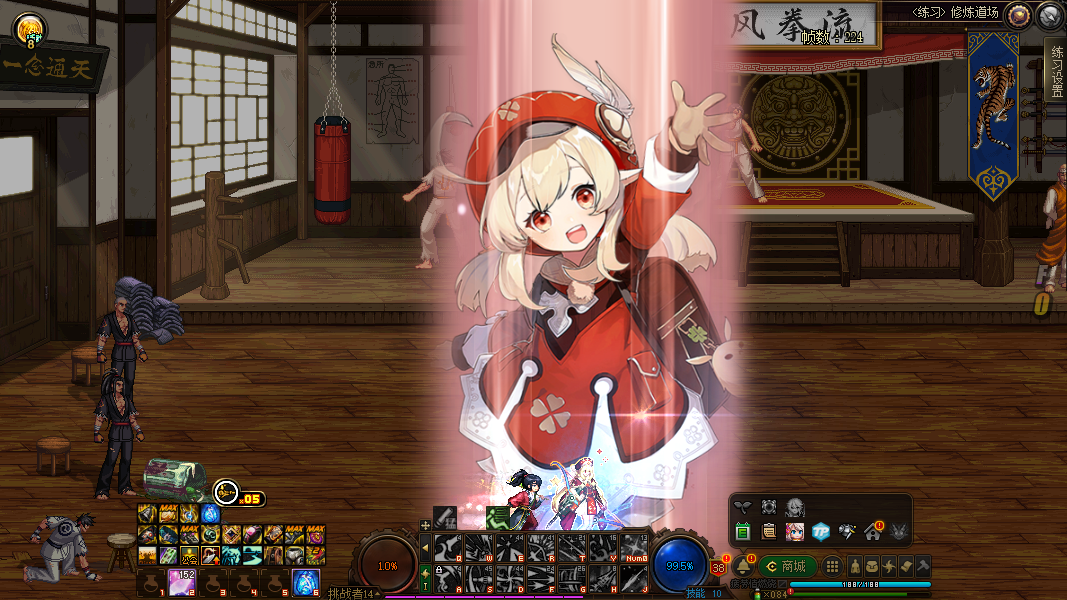The width and height of the screenshot is (1067, 600).
Task: Open the clipboard notes icon
Action: point(769,531)
